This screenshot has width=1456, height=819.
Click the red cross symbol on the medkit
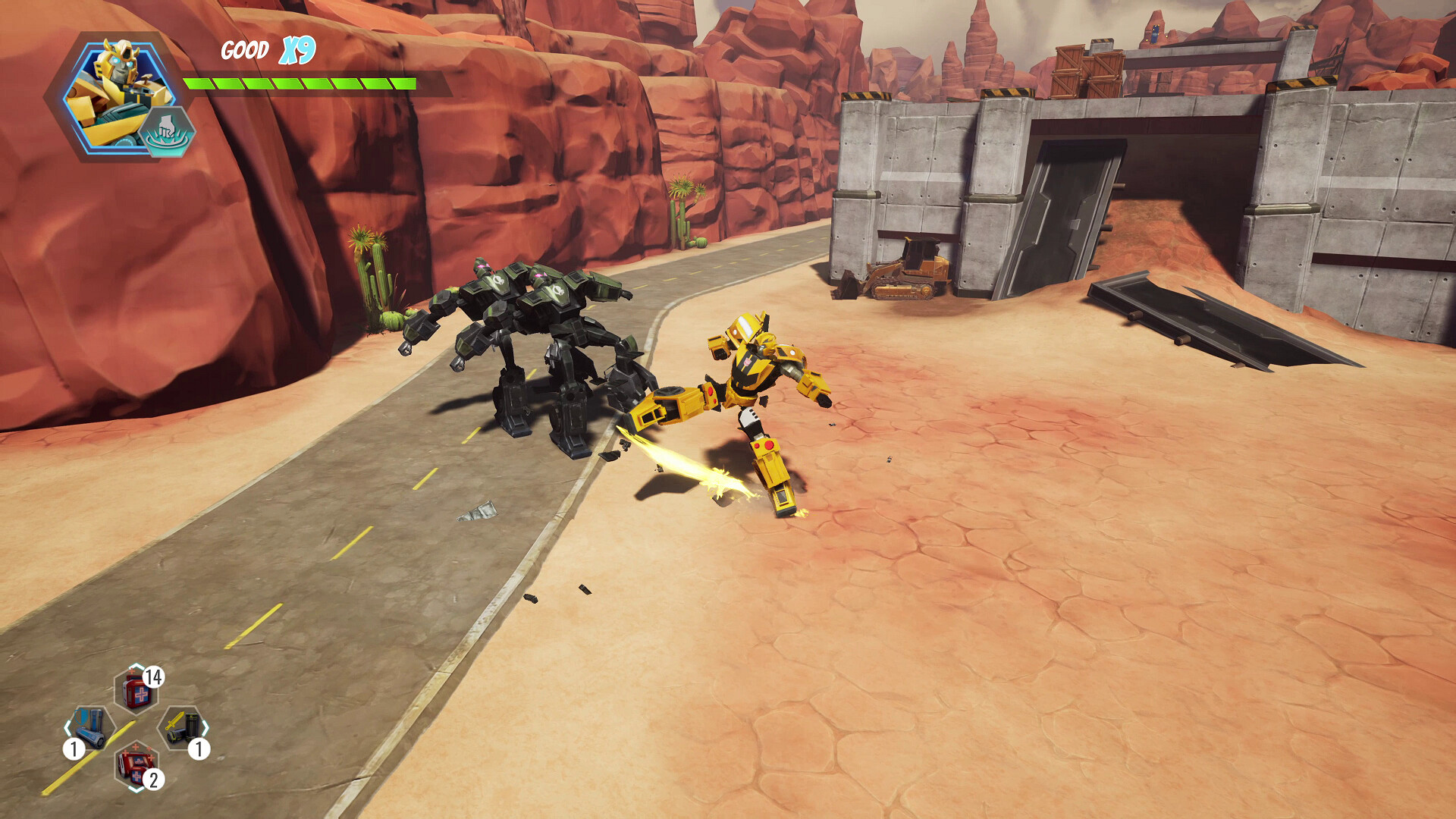click(x=140, y=695)
